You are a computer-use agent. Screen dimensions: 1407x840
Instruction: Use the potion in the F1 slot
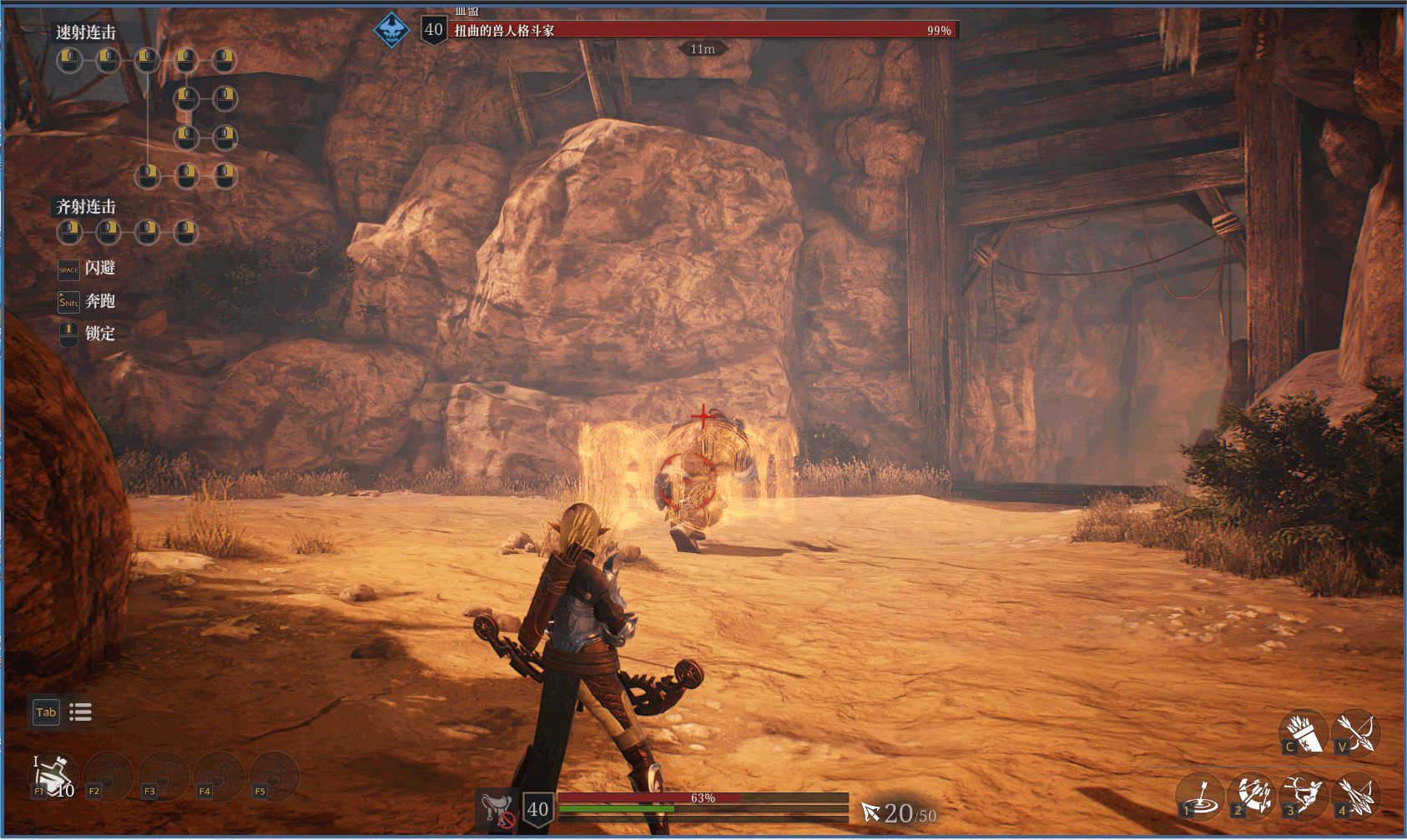point(54,775)
